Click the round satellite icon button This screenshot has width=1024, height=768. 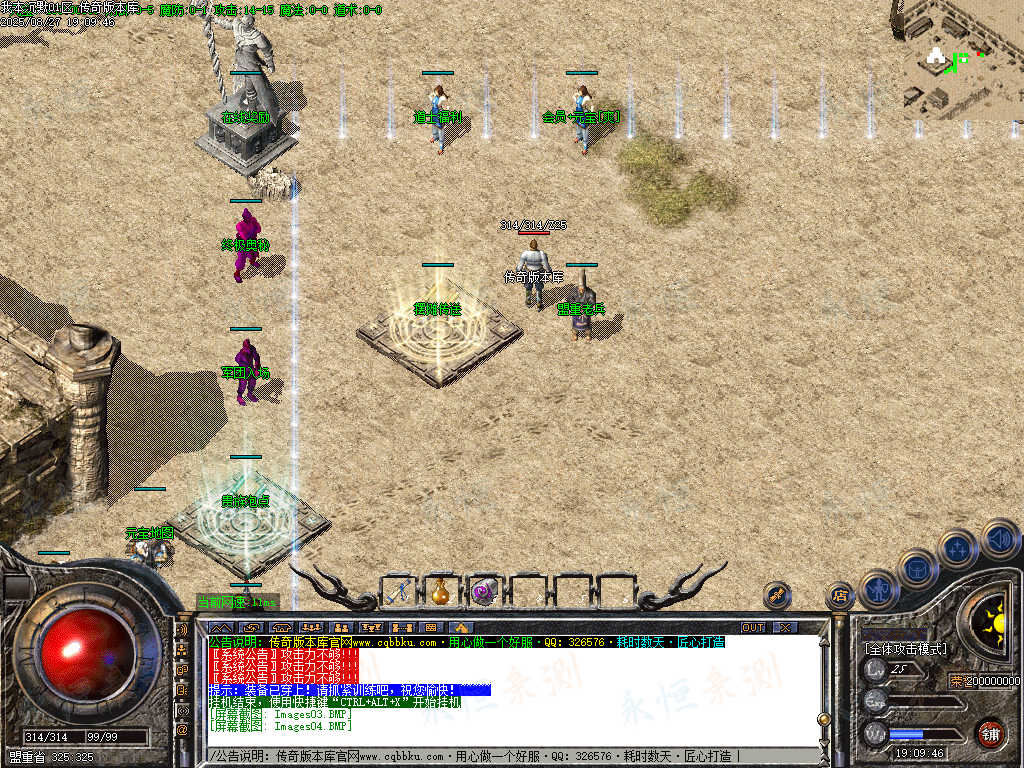(x=777, y=597)
